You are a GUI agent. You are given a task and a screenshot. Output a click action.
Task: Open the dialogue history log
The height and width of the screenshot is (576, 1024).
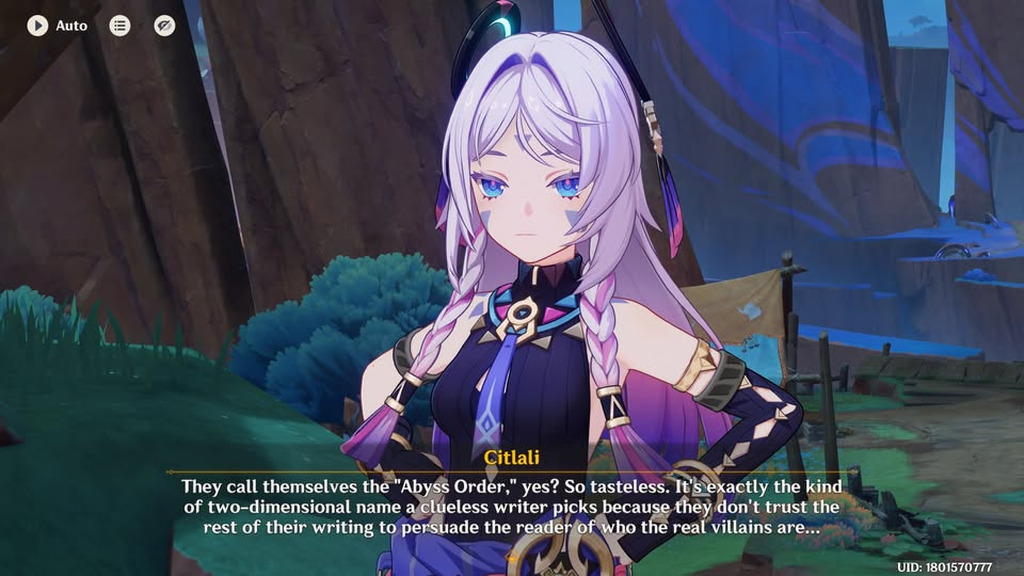[x=120, y=26]
